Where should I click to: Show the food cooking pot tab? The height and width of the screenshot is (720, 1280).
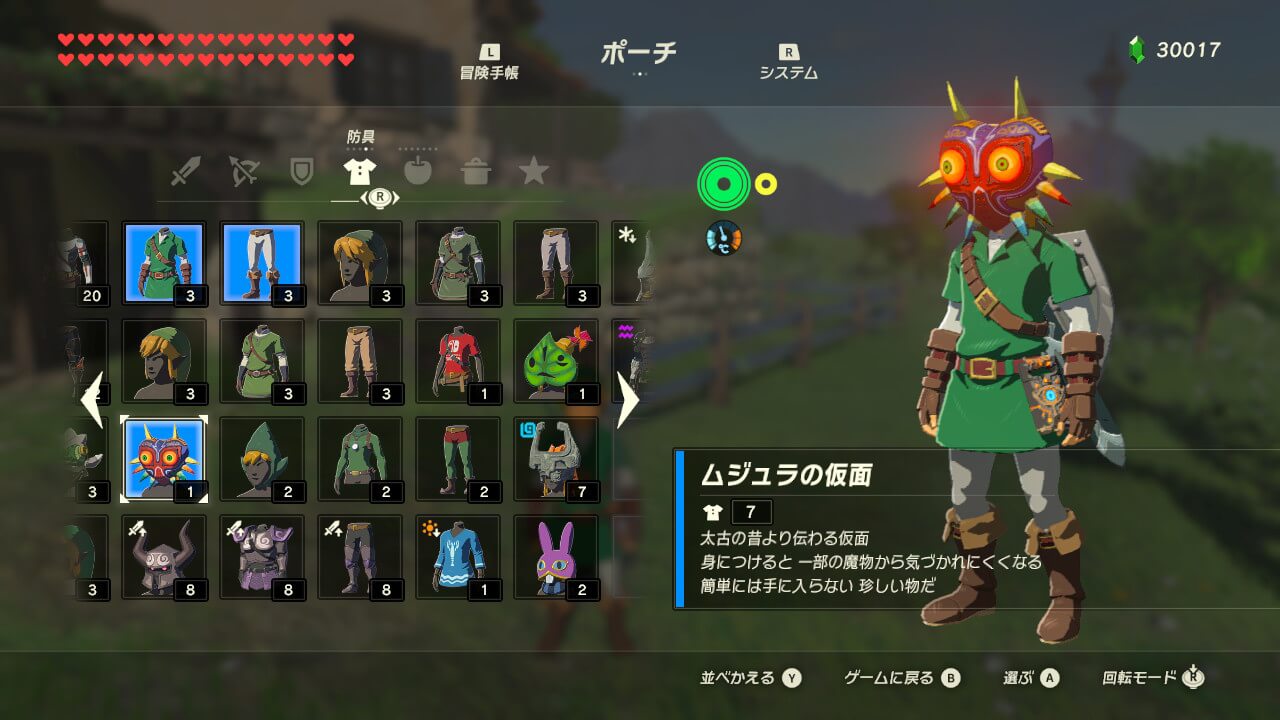(475, 171)
